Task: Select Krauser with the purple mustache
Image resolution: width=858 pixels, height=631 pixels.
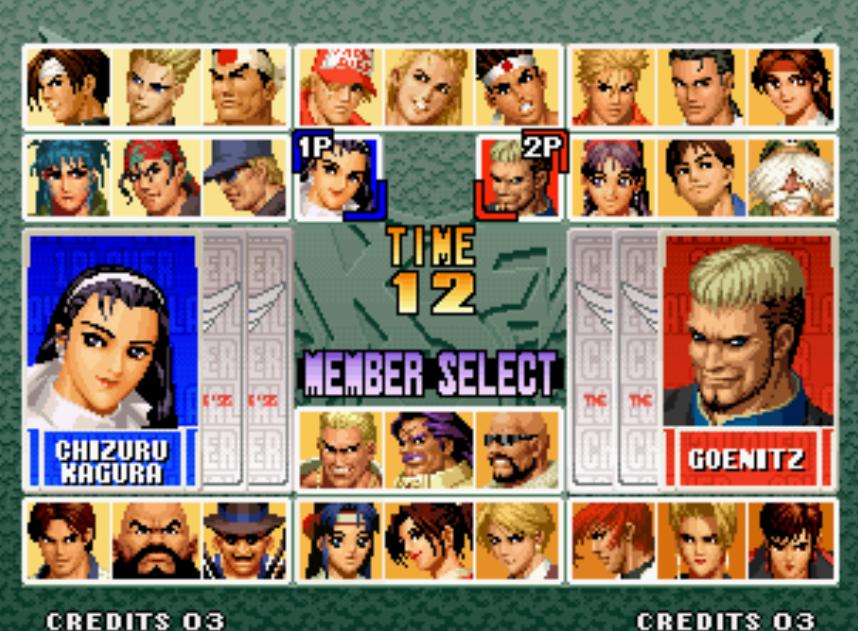Action: pos(430,450)
